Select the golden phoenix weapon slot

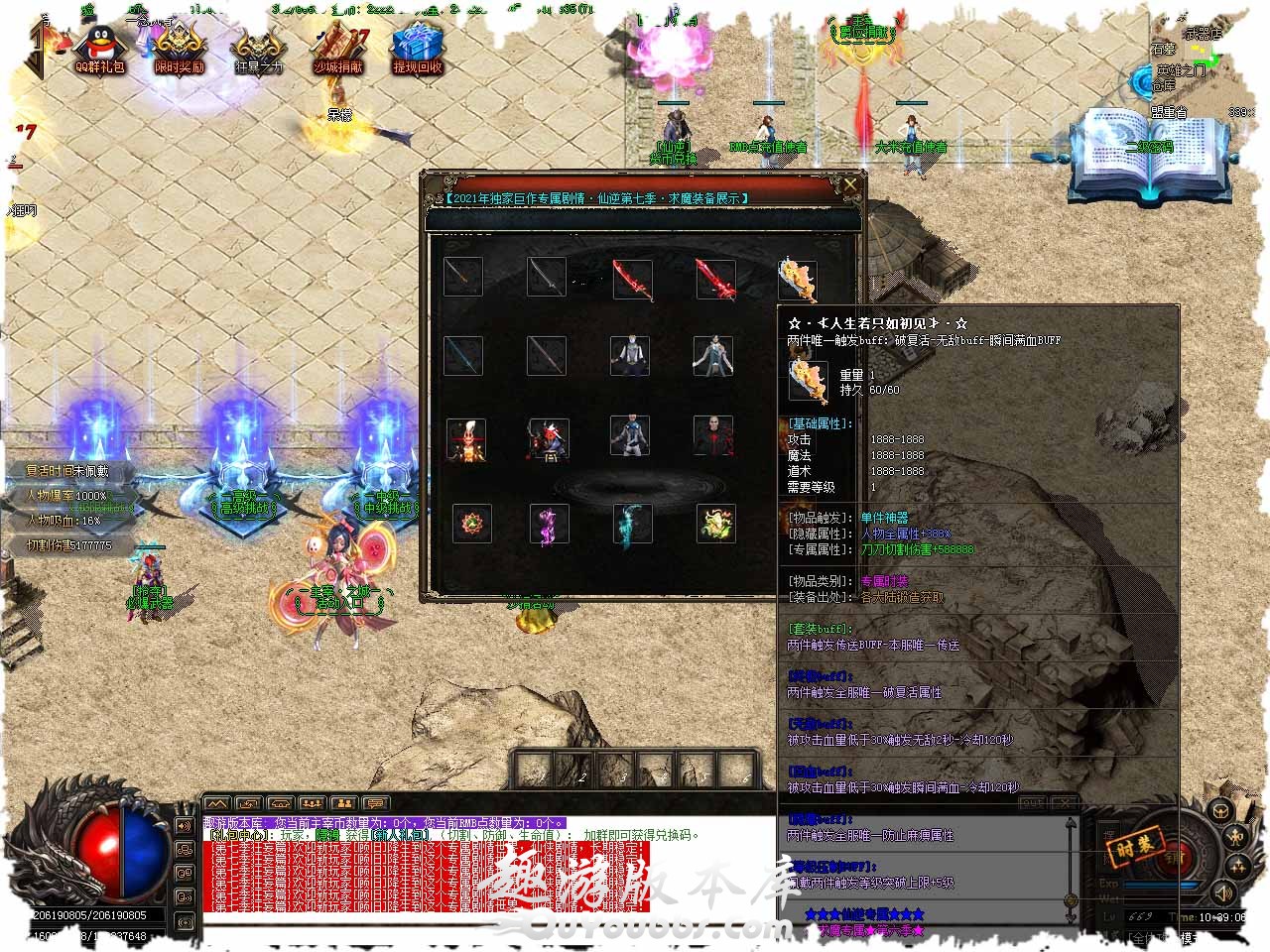(x=798, y=280)
